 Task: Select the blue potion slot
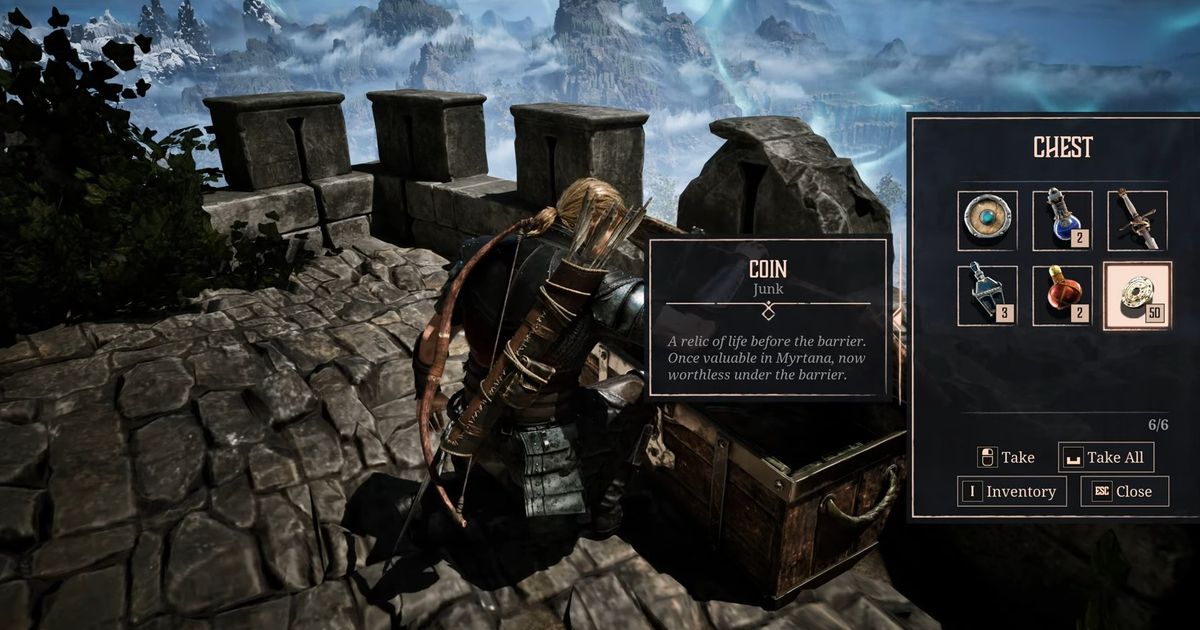[x=1062, y=220]
